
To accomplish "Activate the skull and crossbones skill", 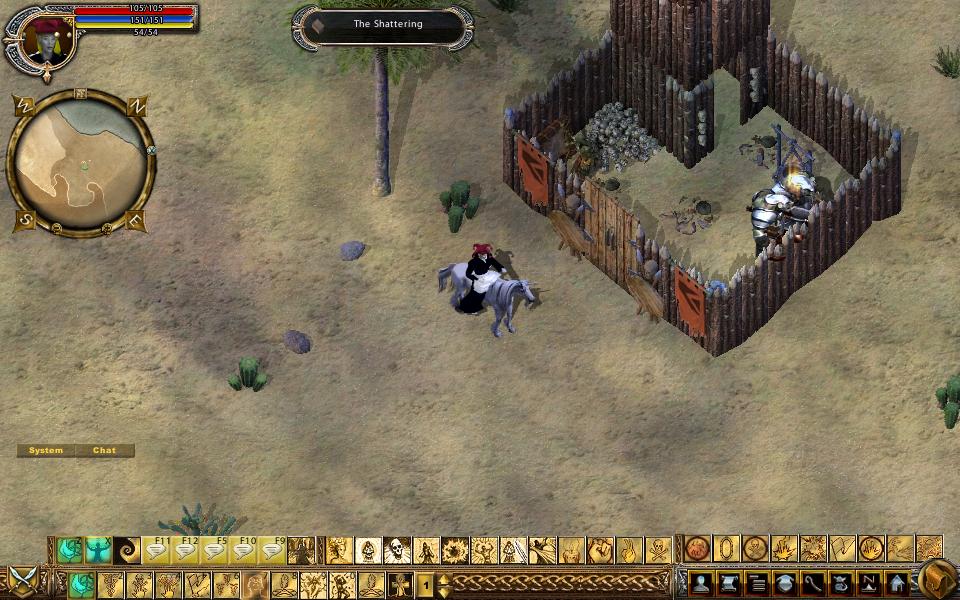I will 658,550.
